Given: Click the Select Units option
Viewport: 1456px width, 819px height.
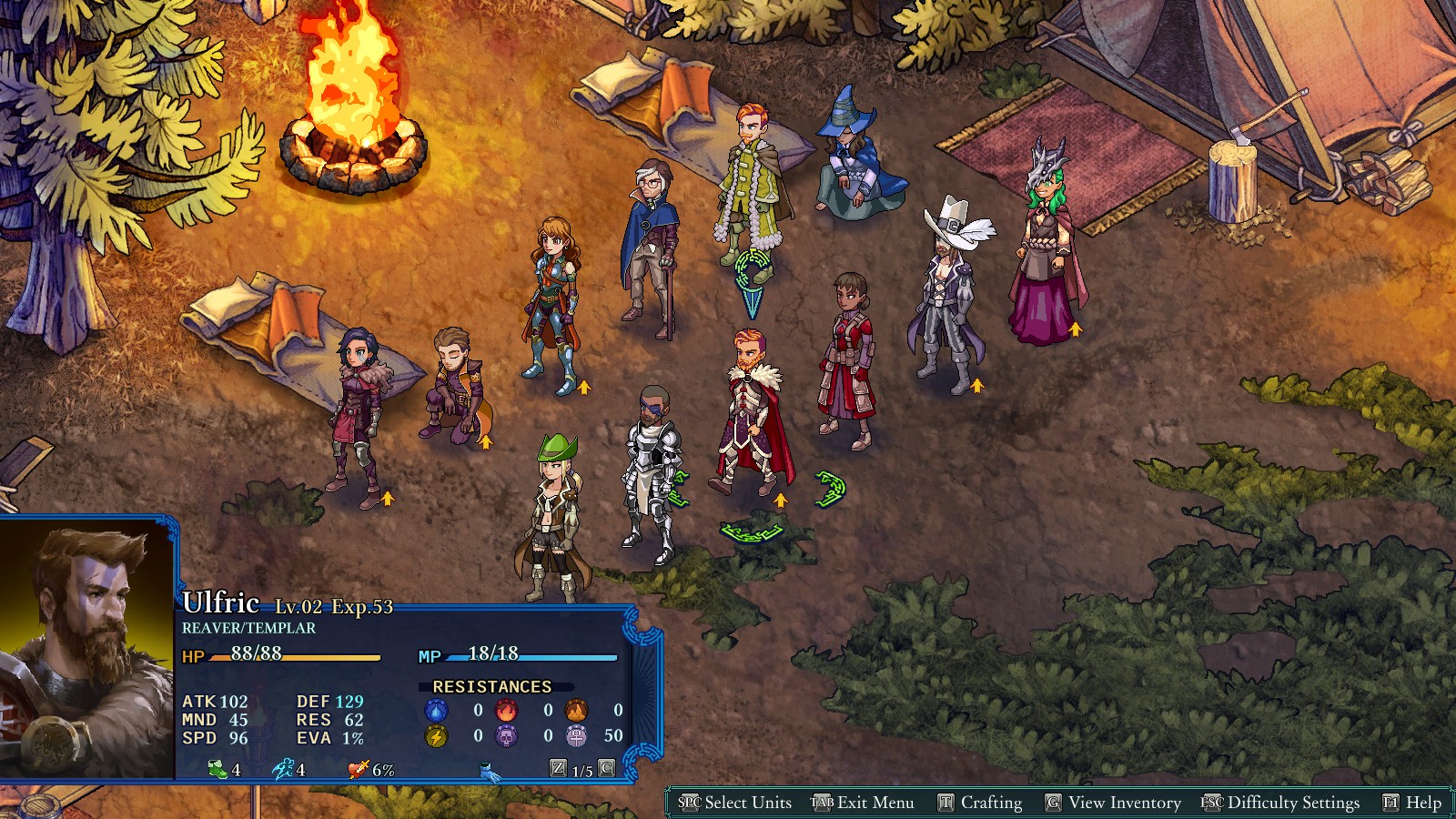Looking at the screenshot, I should [736, 803].
